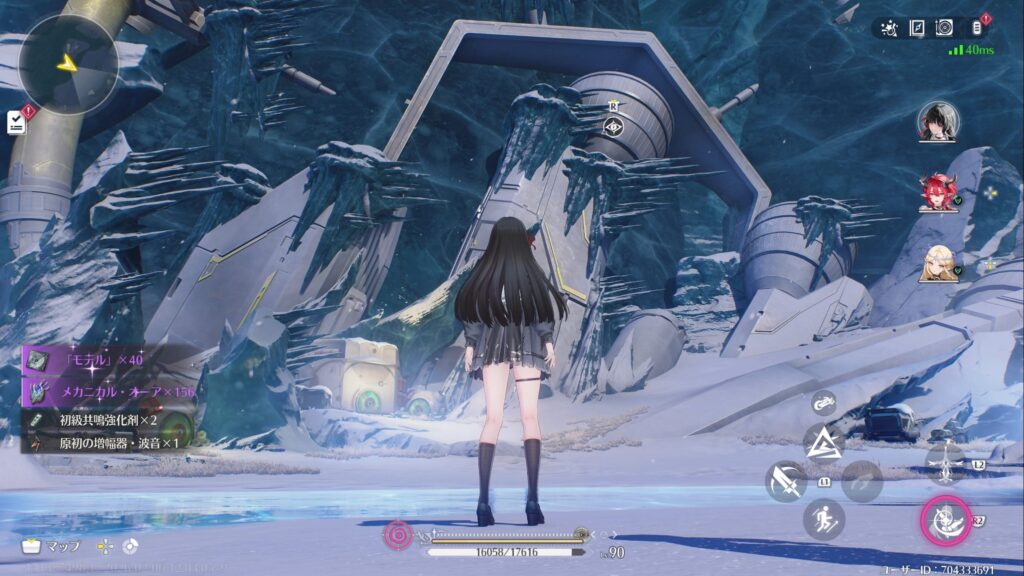Use the pink-ringed resonance liberation skill
The width and height of the screenshot is (1024, 576).
coord(945,520)
